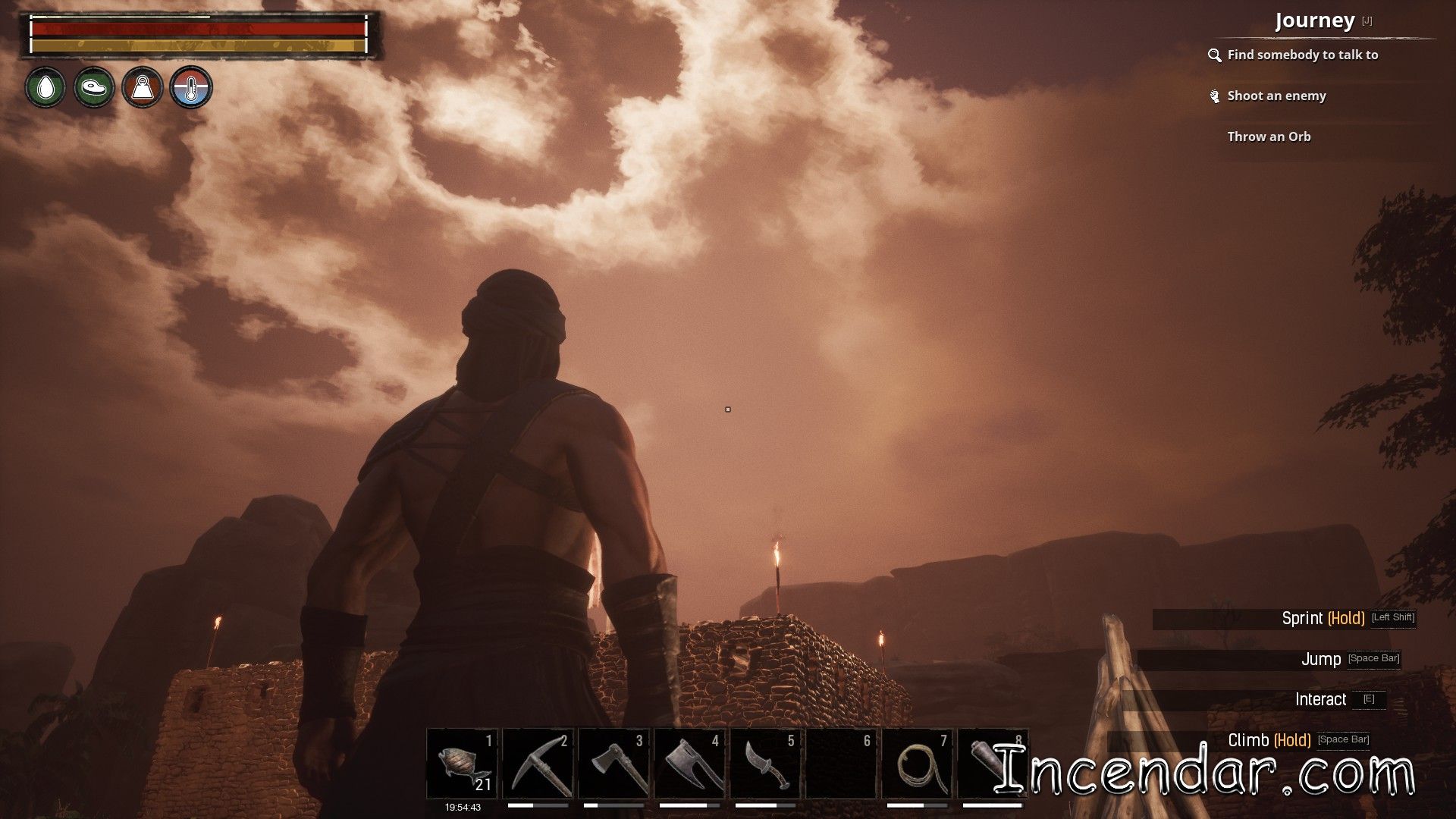Select the coiled rope in slot 7
1456x819 pixels.
point(918,763)
